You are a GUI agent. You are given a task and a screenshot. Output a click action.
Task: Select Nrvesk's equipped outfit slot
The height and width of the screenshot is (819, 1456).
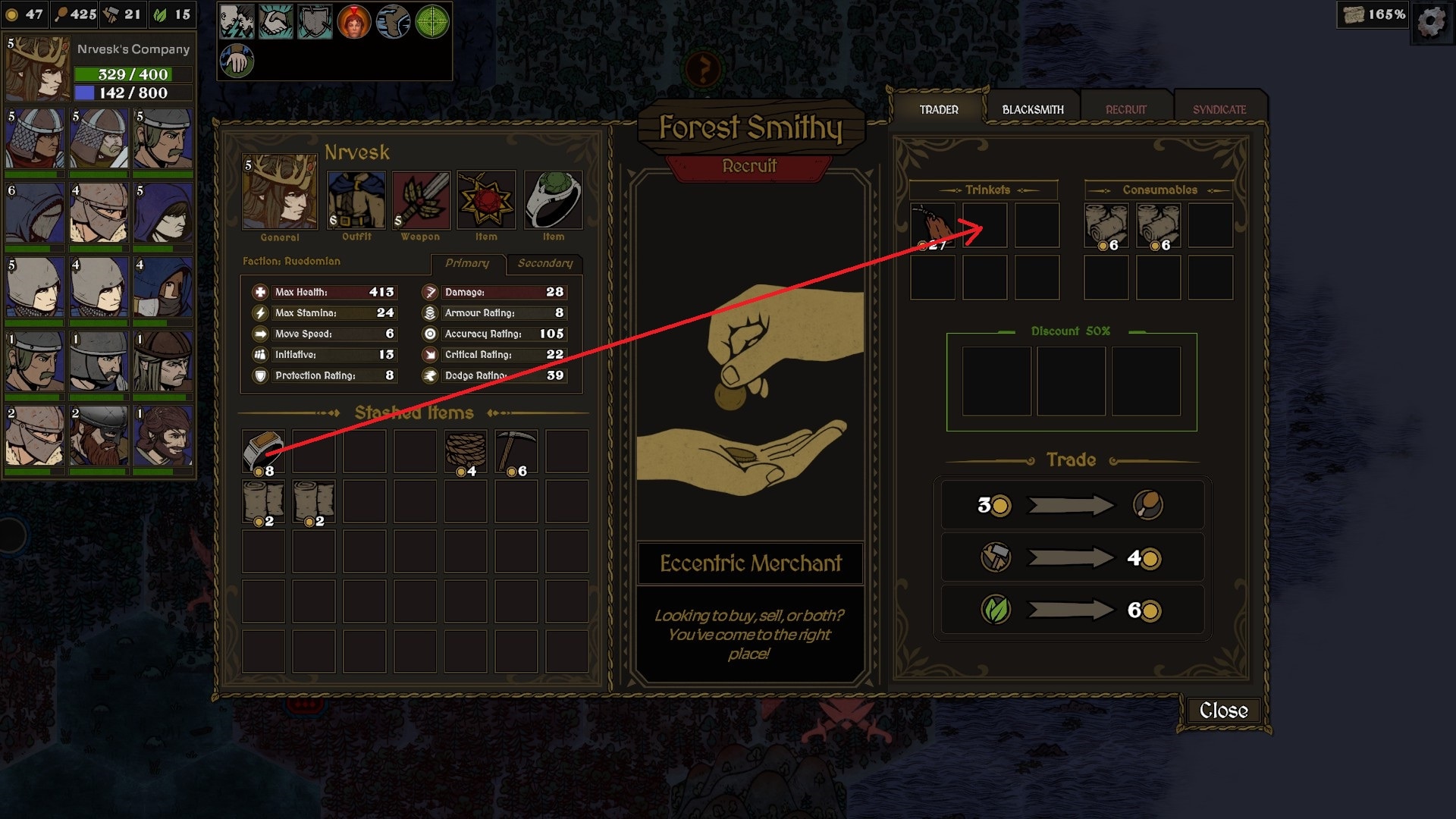(x=356, y=200)
